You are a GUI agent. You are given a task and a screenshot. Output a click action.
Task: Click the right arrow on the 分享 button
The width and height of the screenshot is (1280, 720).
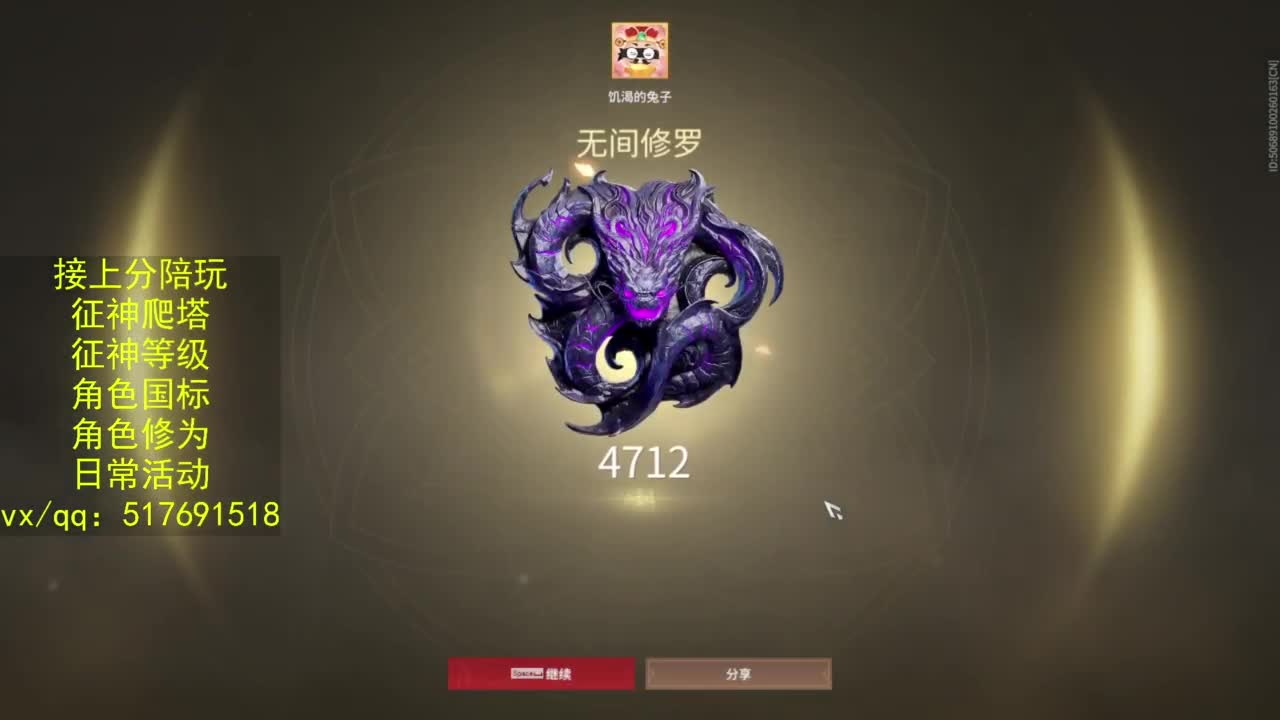(823, 673)
